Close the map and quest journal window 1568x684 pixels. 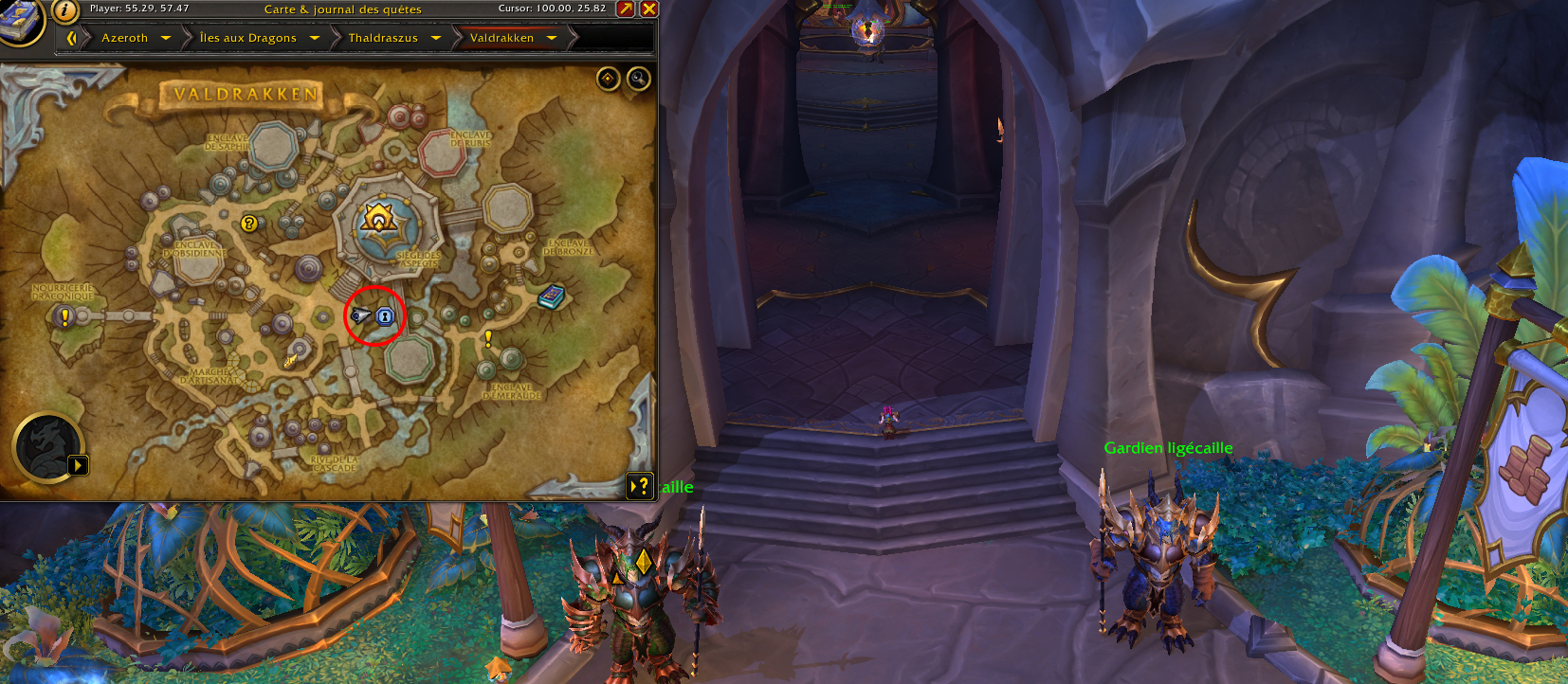point(649,9)
